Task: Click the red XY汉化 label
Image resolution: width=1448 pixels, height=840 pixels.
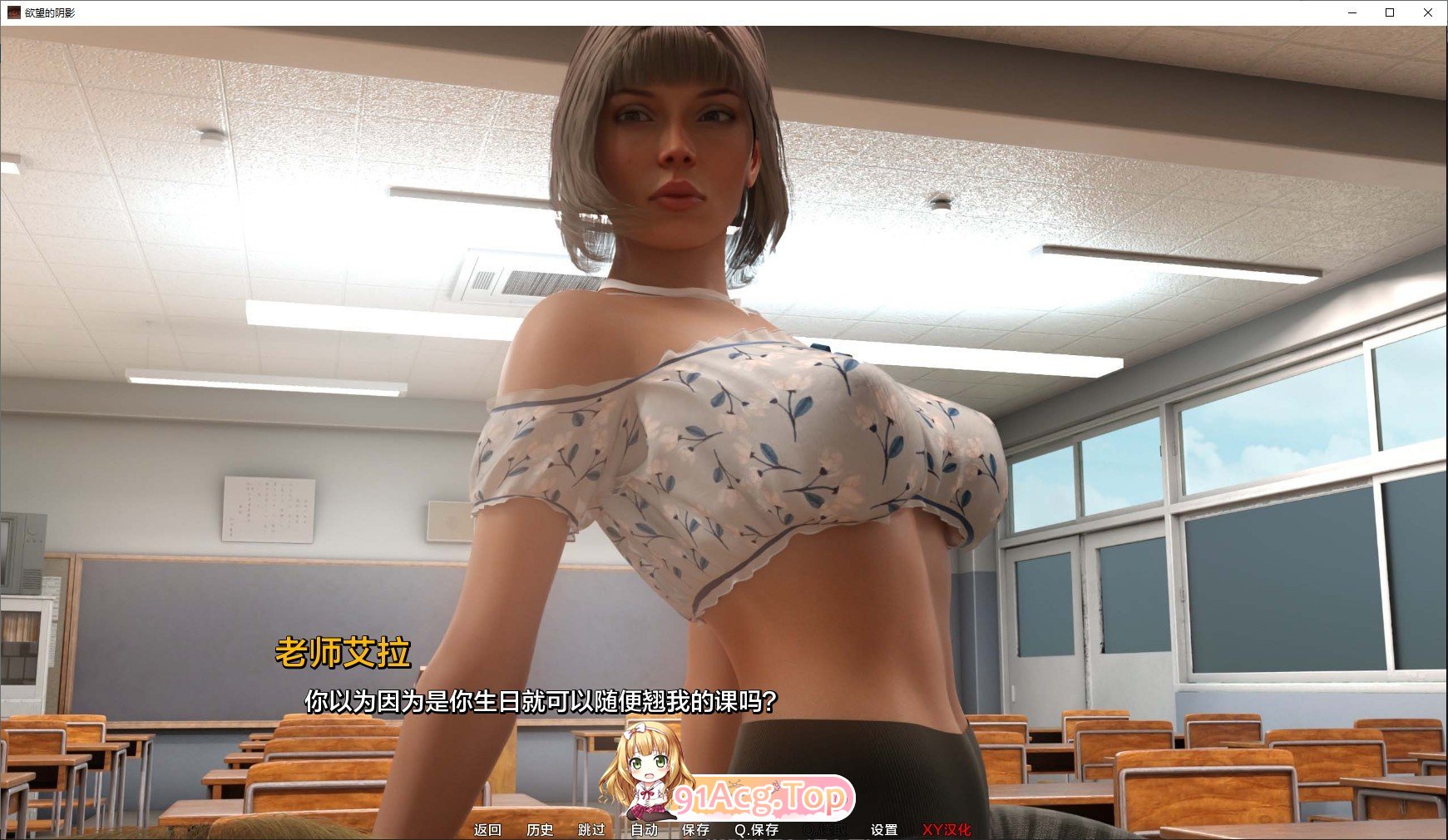Action: 946,829
